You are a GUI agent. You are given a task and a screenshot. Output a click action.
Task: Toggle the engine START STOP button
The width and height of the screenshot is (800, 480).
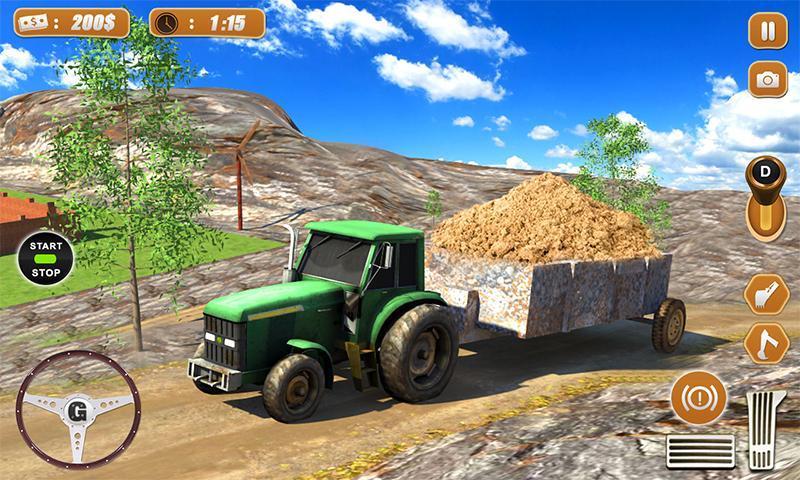coord(44,259)
